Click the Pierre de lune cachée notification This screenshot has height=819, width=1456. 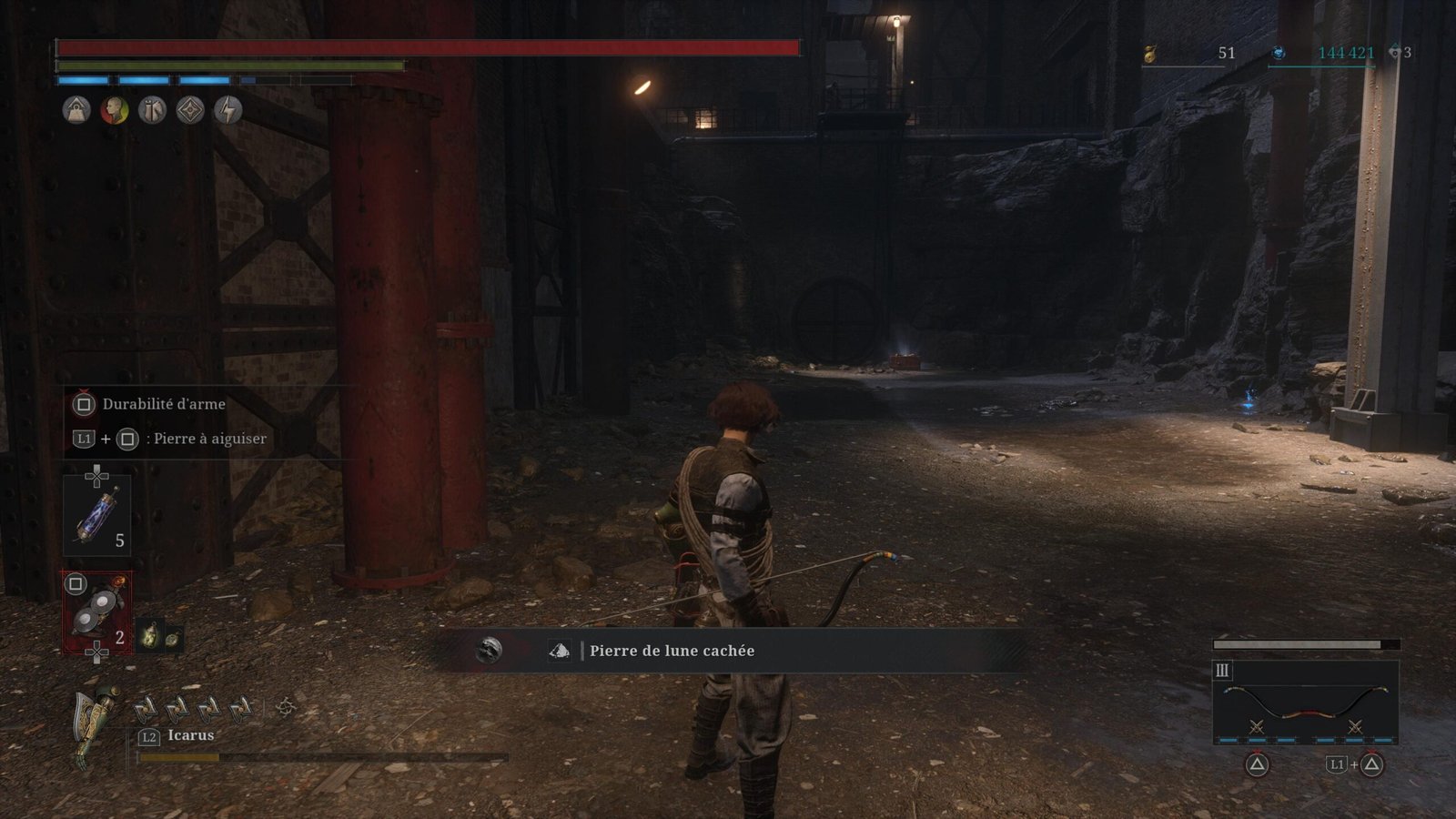pos(672,651)
